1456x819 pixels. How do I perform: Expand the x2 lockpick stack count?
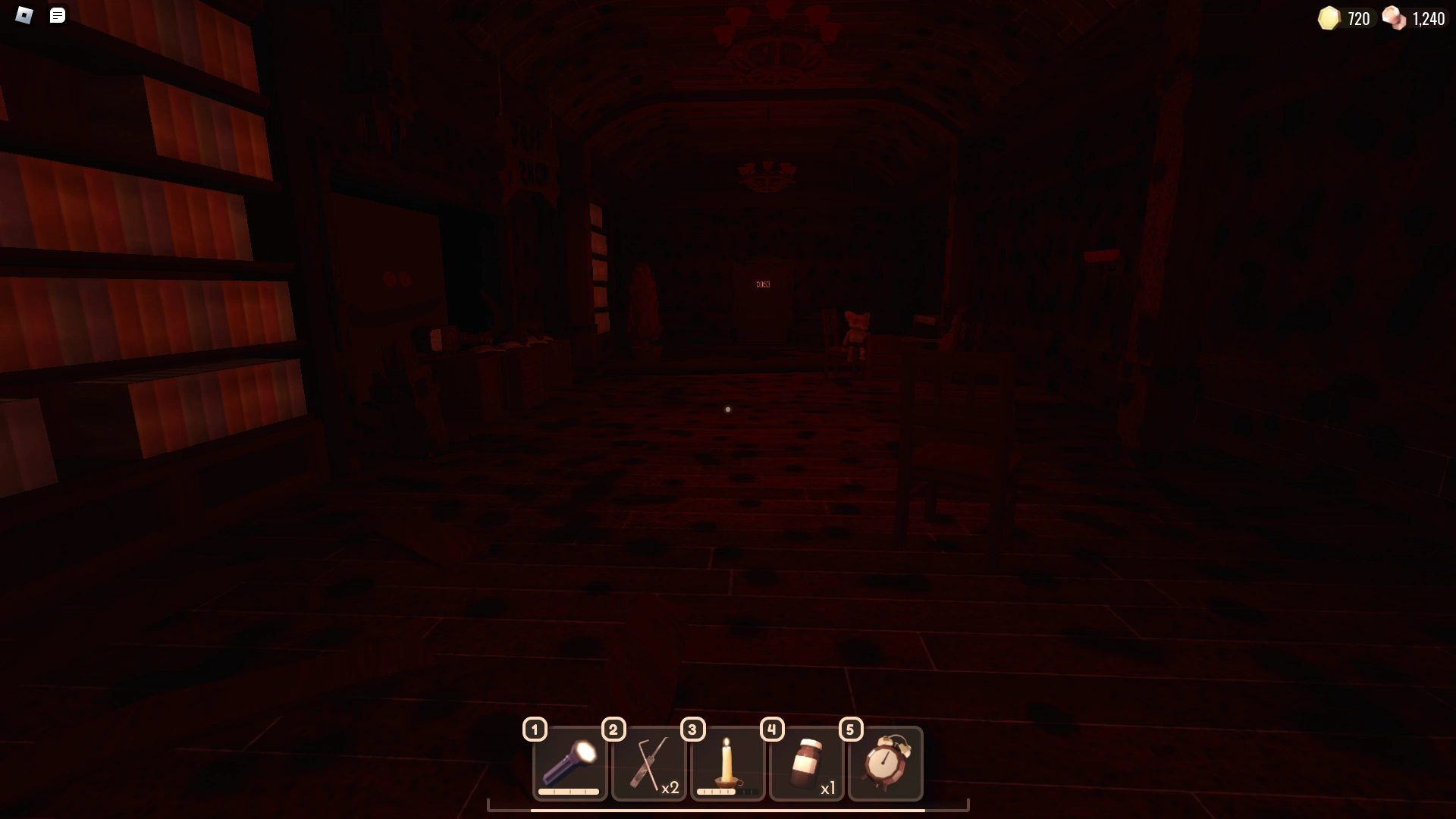pos(671,788)
